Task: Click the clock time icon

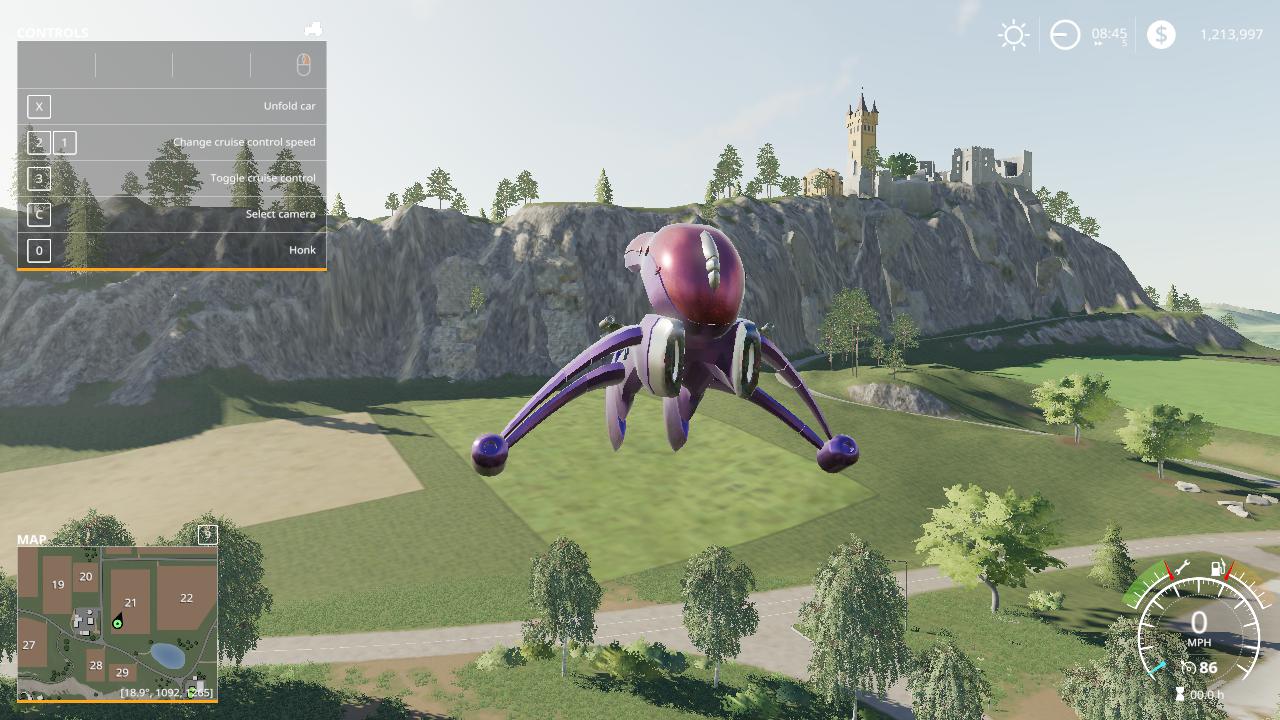Action: 1065,35
